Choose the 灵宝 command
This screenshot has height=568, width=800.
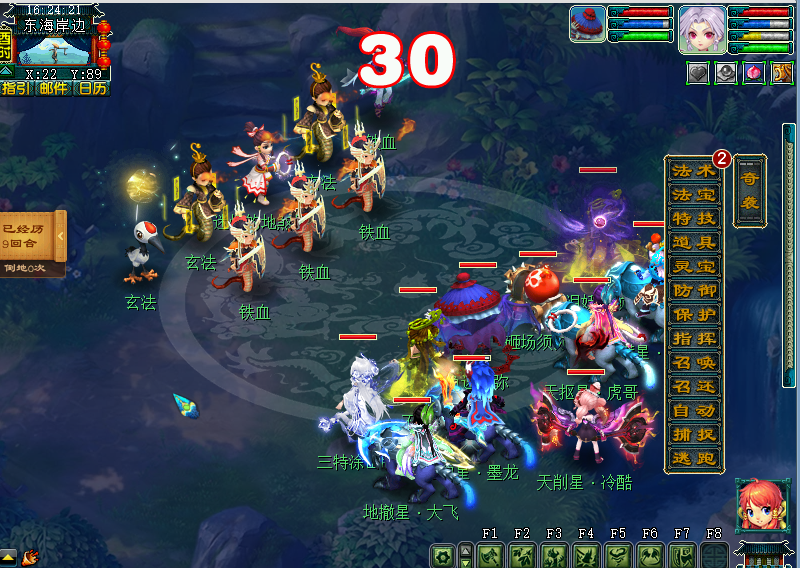(x=694, y=266)
